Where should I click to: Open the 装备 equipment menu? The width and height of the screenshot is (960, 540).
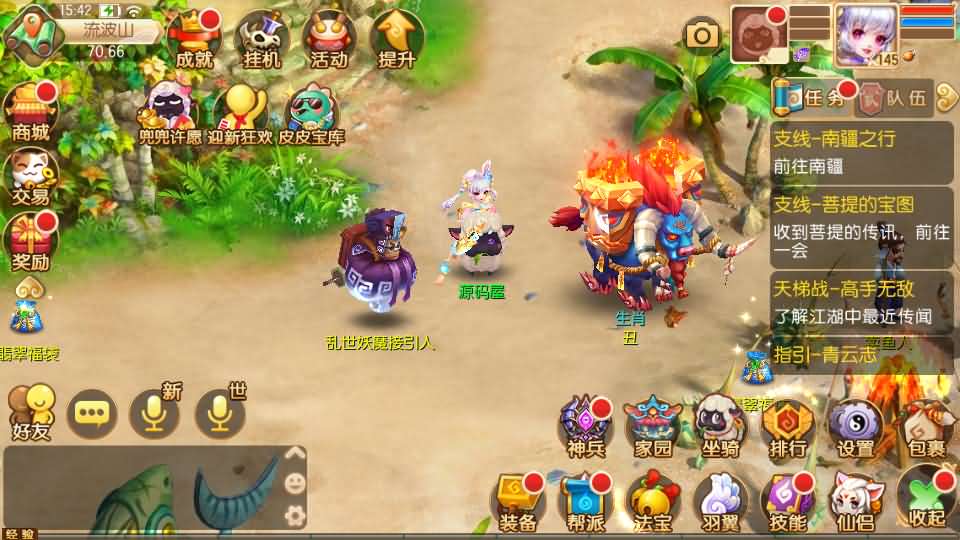(518, 498)
